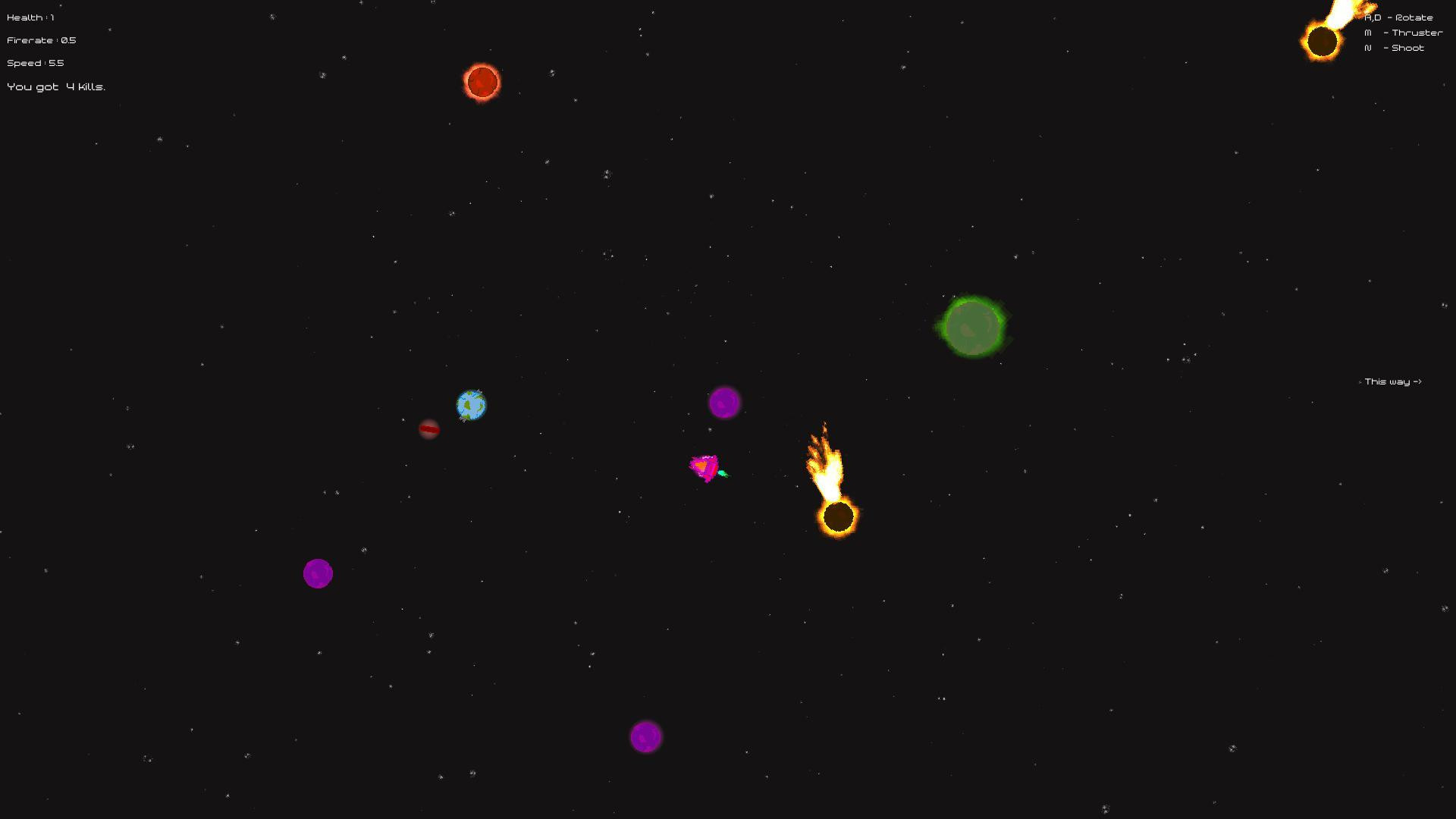
Task: Click the small red striped asteroid
Action: tap(430, 430)
